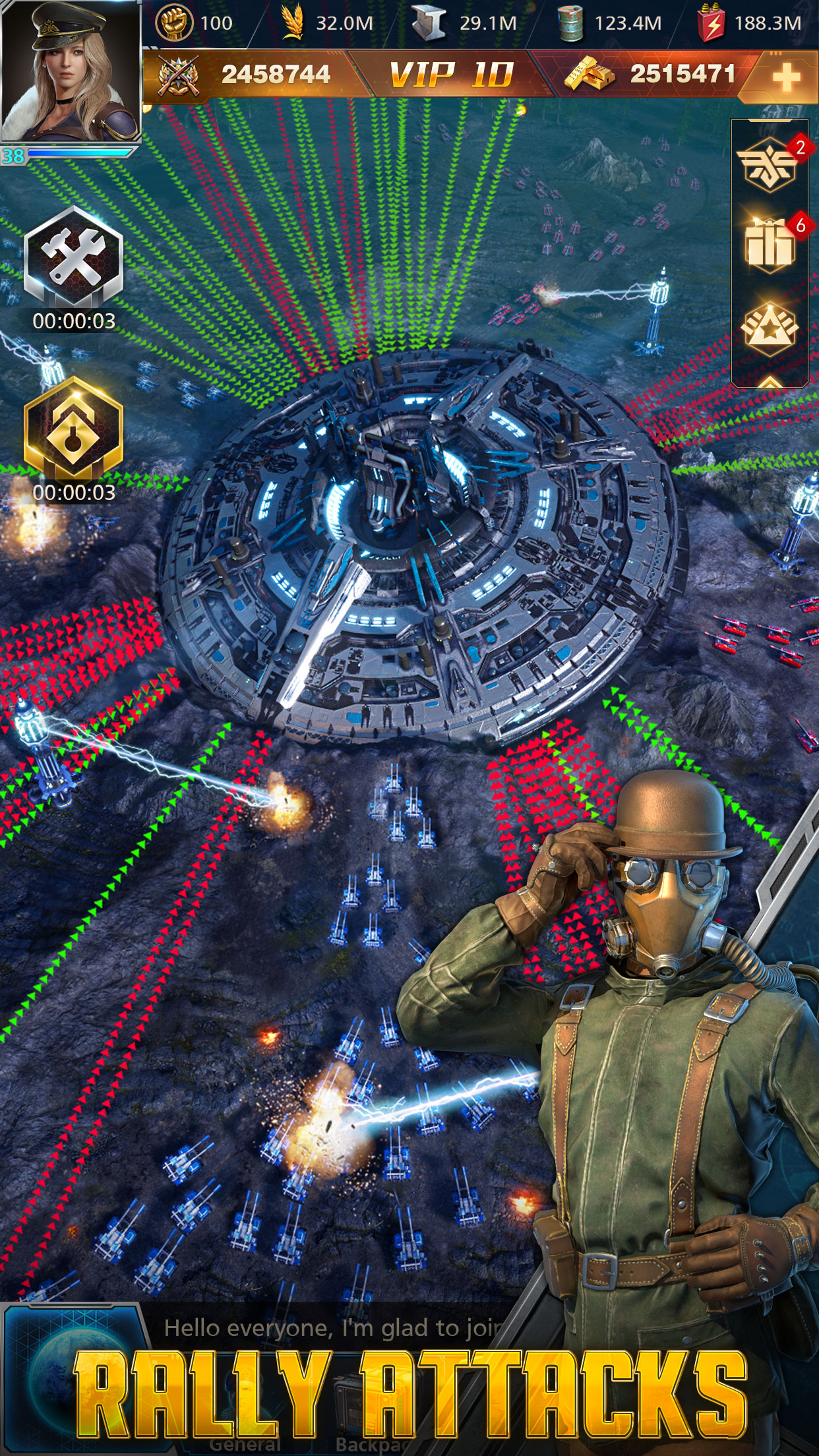This screenshot has width=819, height=1456.
Task: Click the hammer and wrench build queue icon
Action: (73, 257)
